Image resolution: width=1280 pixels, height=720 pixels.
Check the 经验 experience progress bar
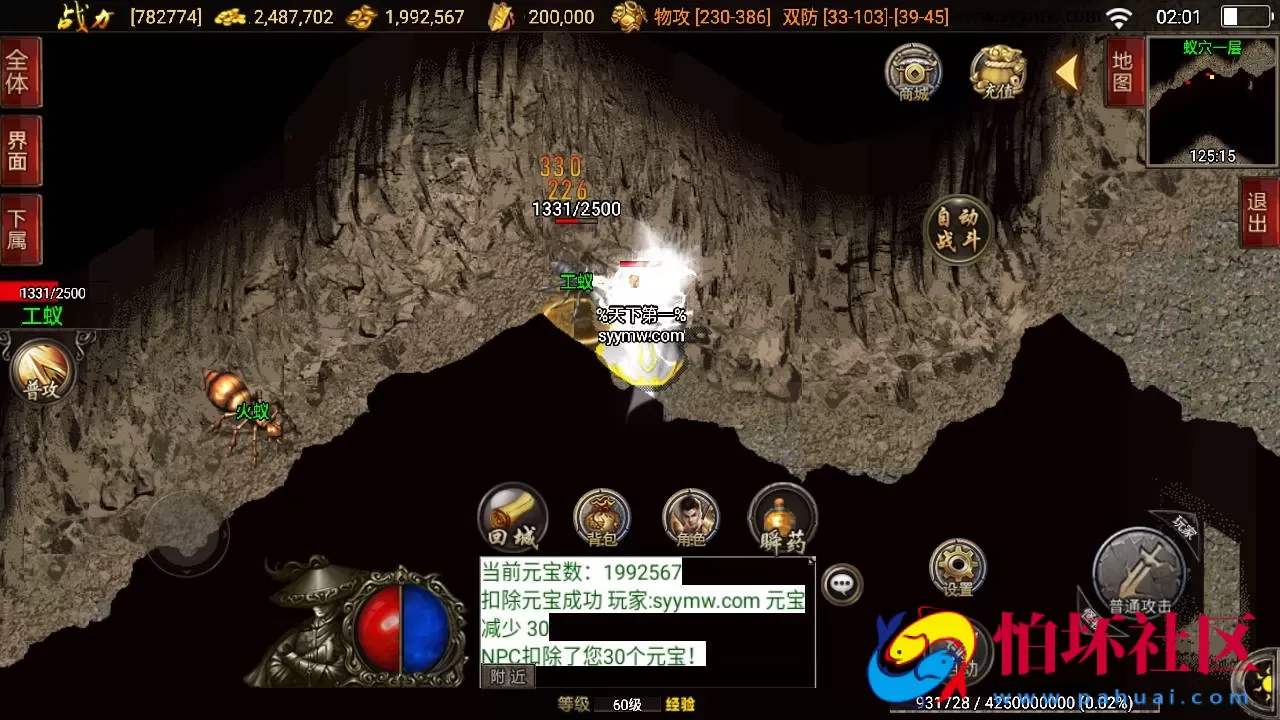(x=680, y=704)
